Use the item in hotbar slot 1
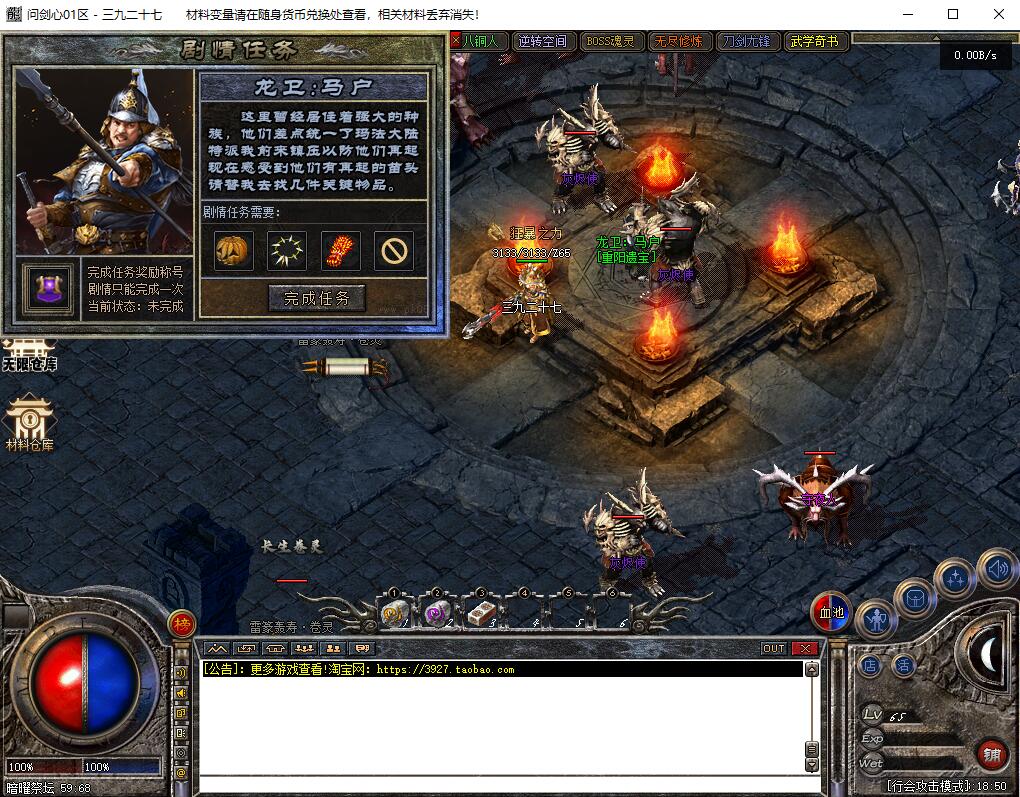Image resolution: width=1020 pixels, height=797 pixels. [393, 614]
